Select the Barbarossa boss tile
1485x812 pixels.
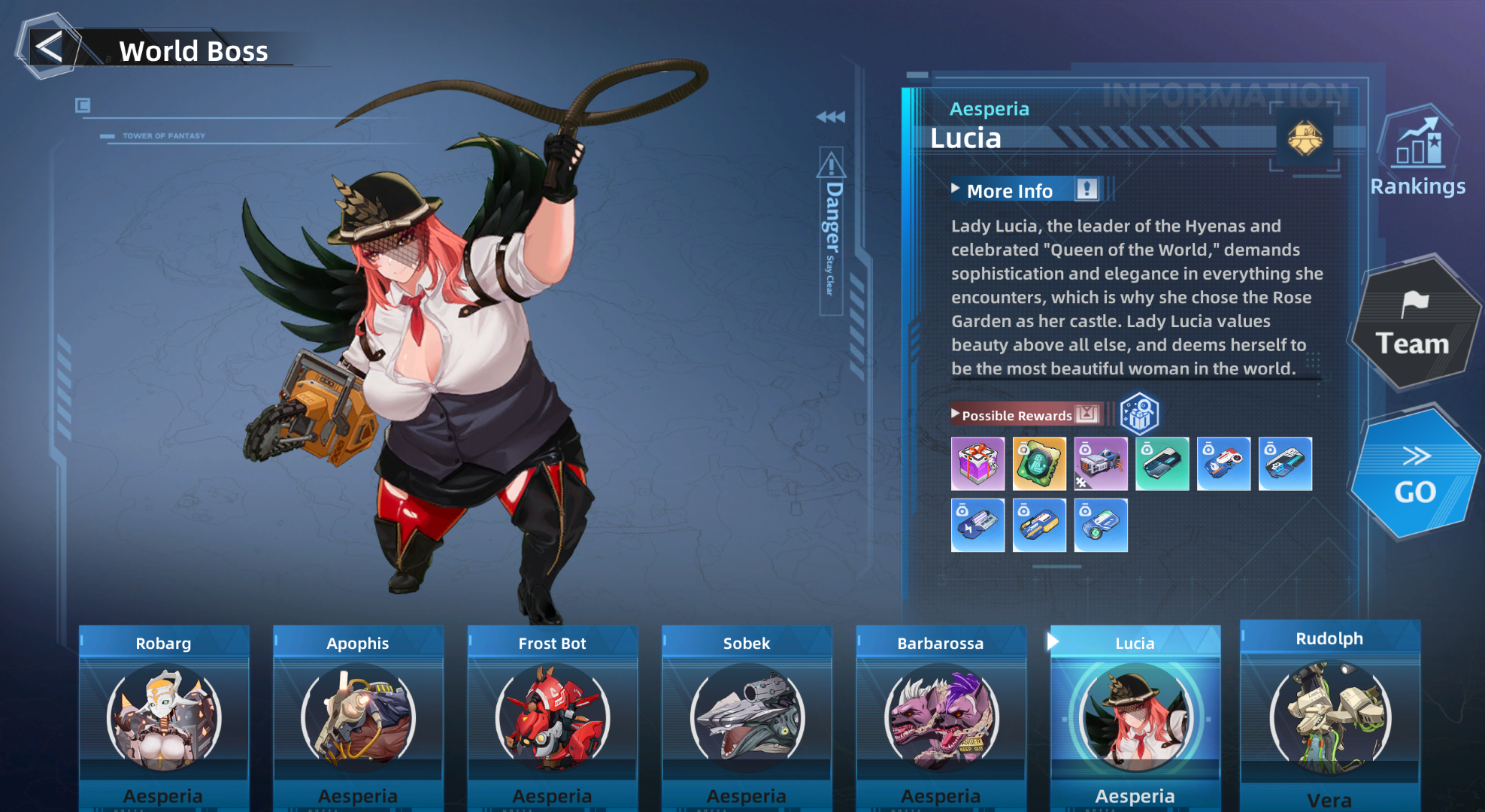(x=941, y=714)
